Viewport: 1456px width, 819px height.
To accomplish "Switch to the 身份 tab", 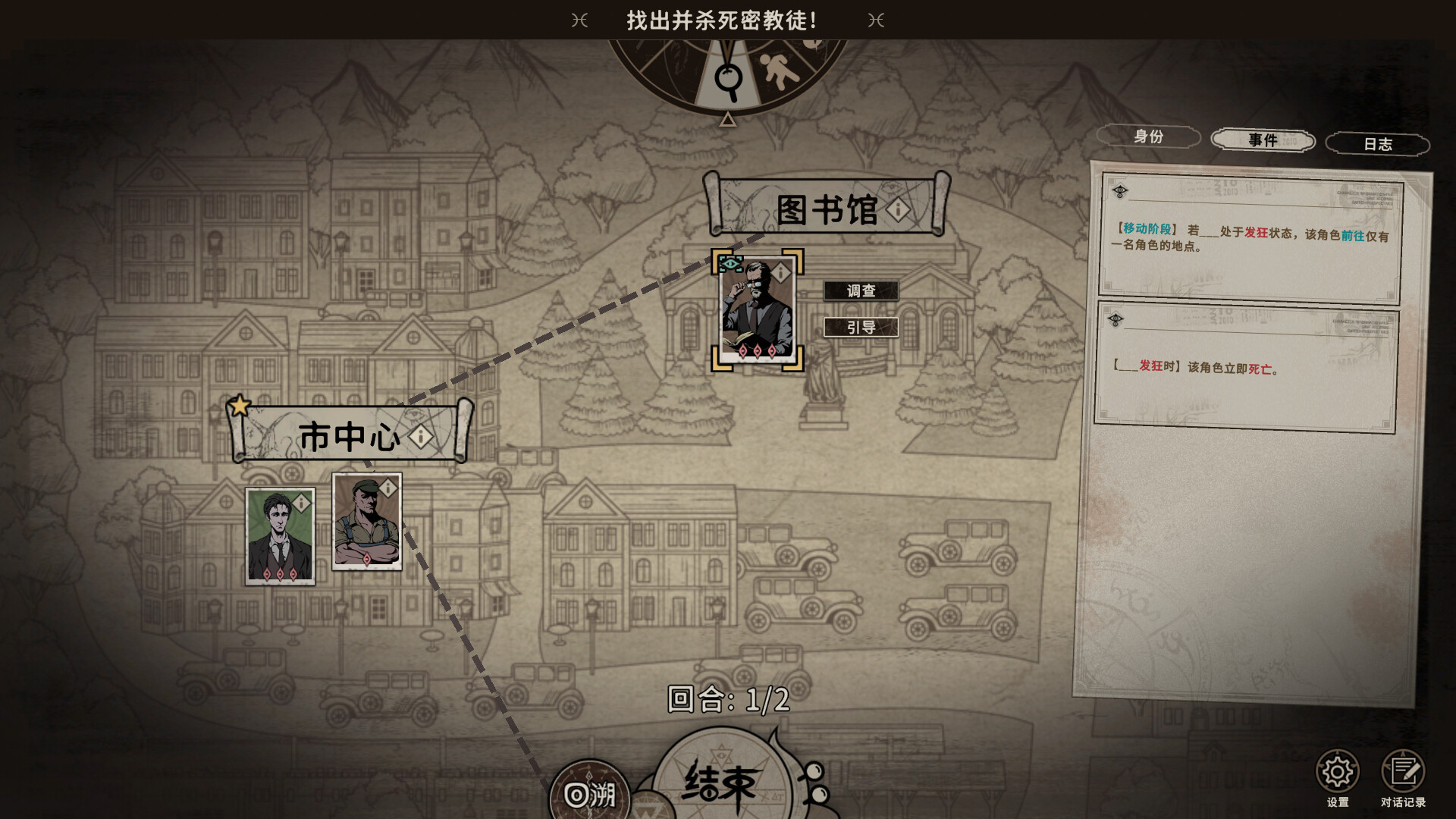I will (x=1148, y=137).
